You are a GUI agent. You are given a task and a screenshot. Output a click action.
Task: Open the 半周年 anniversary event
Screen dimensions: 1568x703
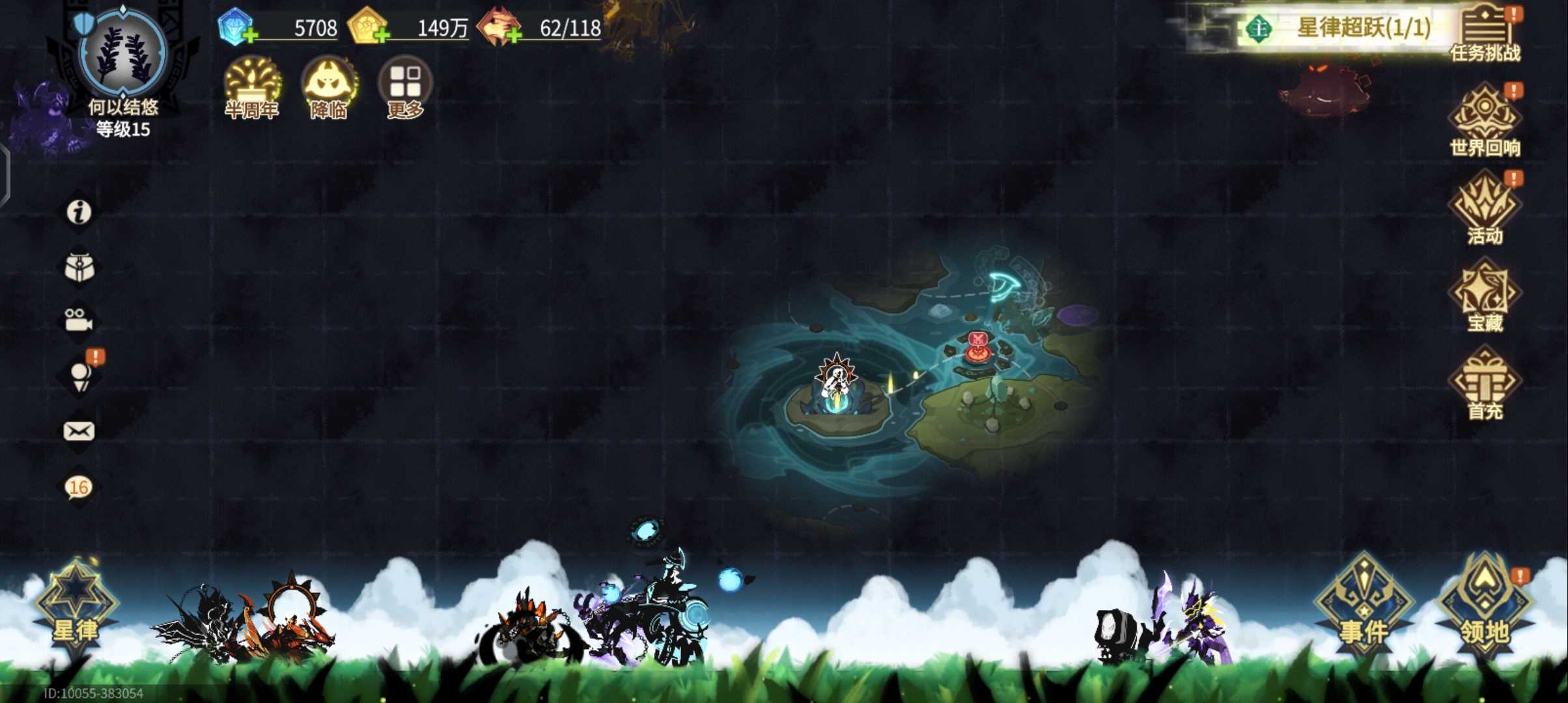[251, 88]
